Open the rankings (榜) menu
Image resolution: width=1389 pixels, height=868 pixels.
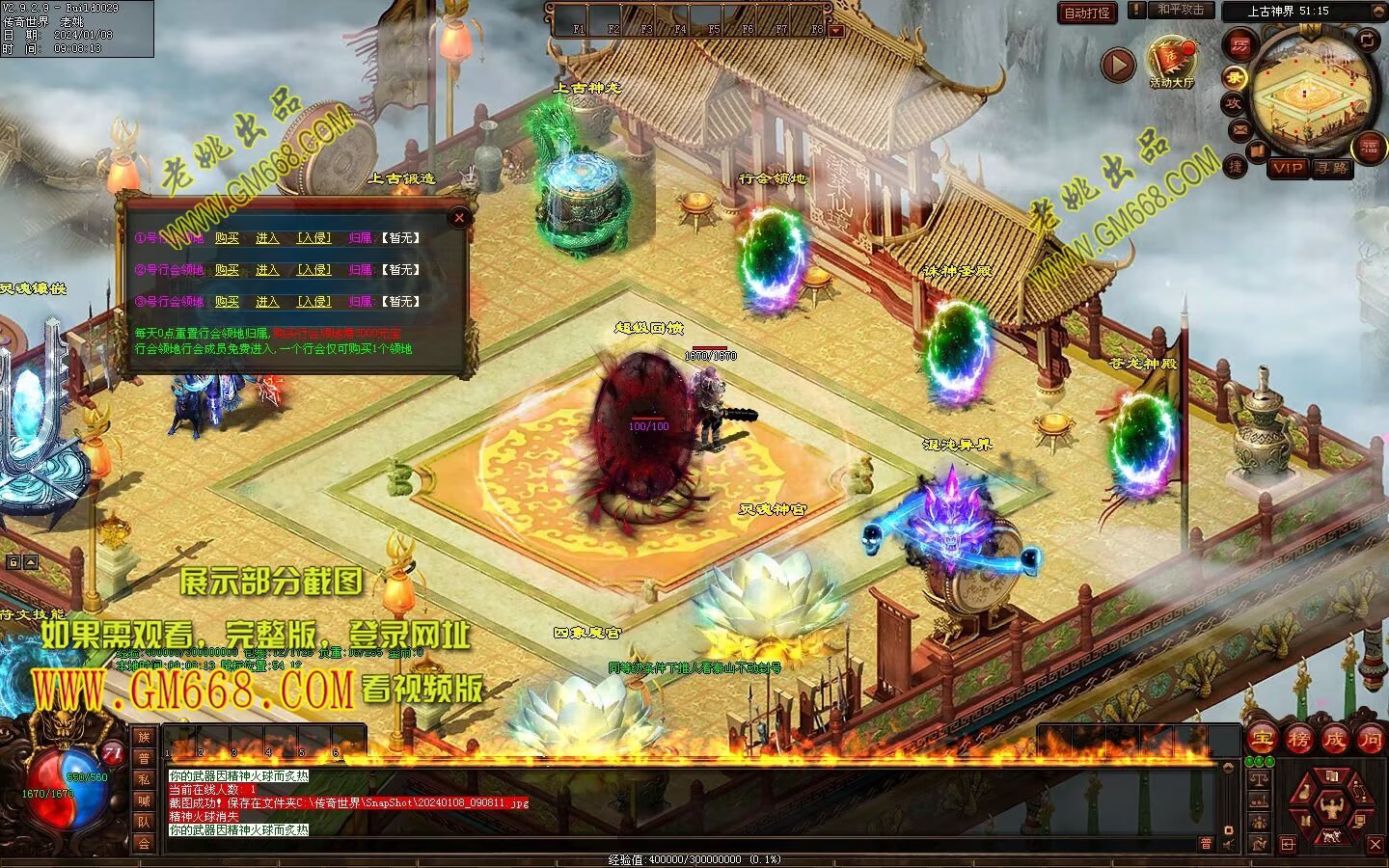[x=1298, y=740]
